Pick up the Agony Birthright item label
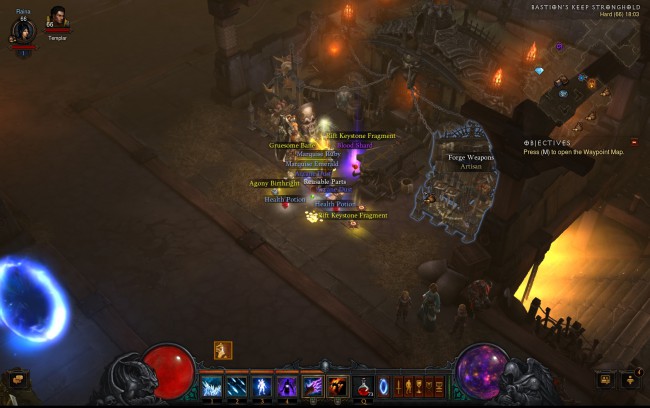Screen dimensions: 650x408 [274, 183]
